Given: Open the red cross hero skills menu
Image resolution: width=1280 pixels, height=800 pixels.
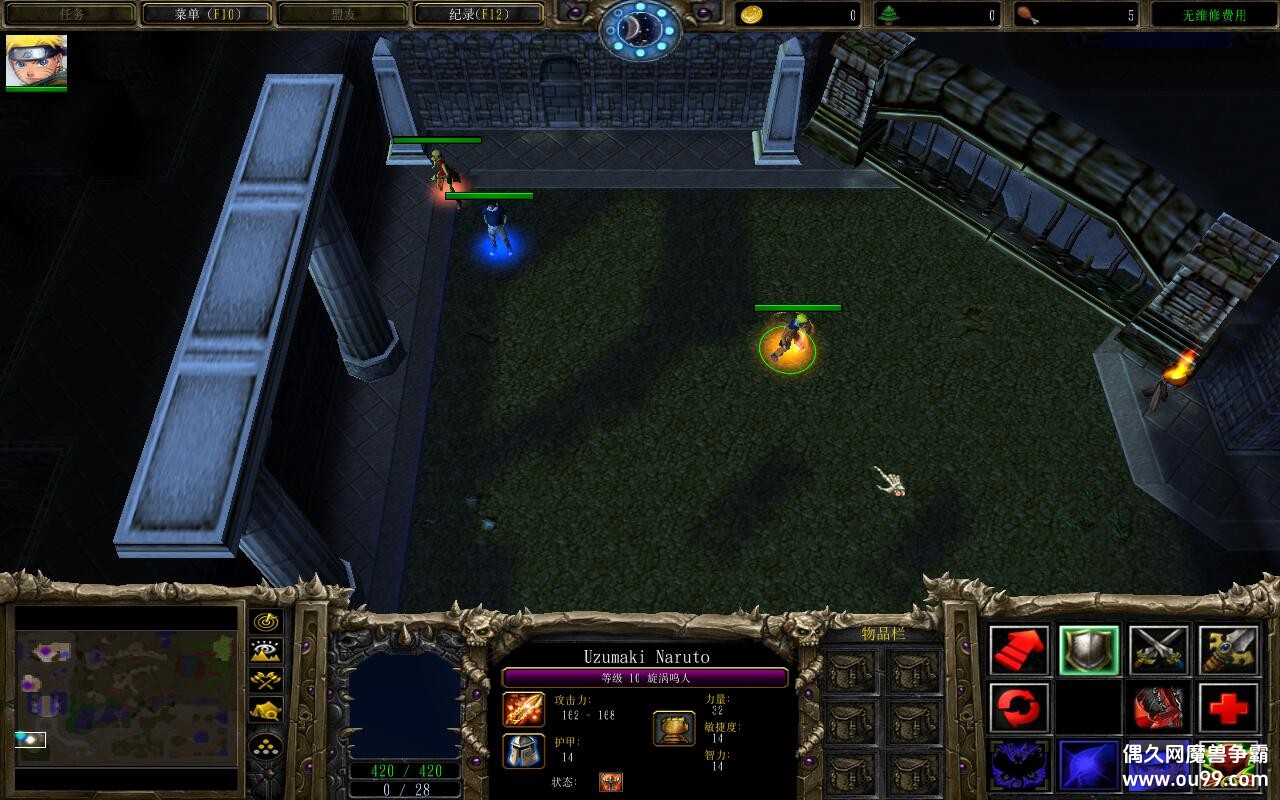Looking at the screenshot, I should [x=1229, y=708].
